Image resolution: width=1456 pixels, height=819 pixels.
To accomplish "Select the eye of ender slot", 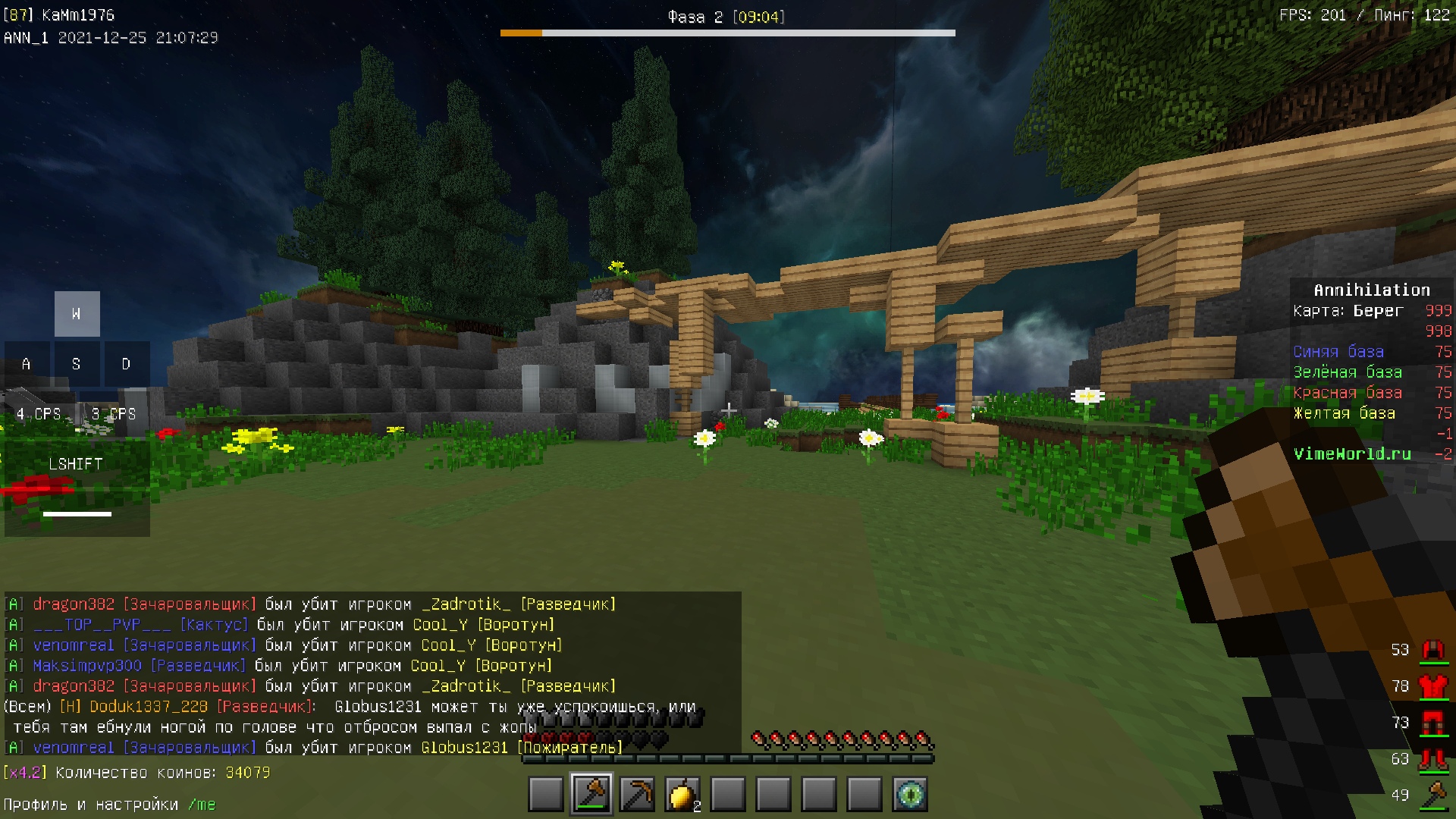I will (x=909, y=794).
